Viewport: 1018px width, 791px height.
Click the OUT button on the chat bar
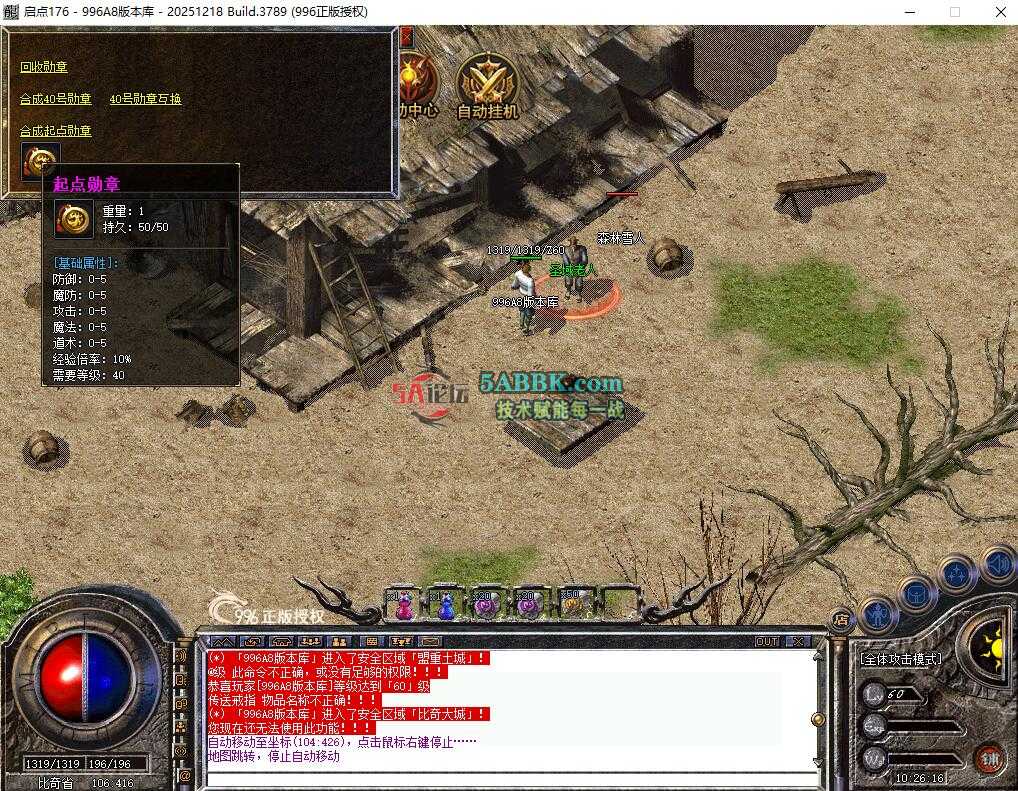(x=767, y=641)
